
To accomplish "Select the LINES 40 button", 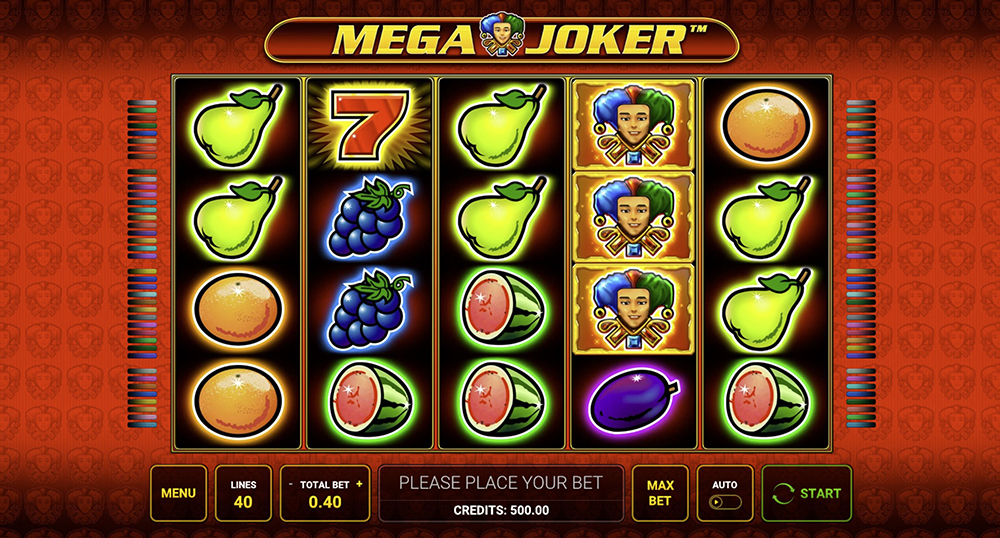I will point(243,493).
